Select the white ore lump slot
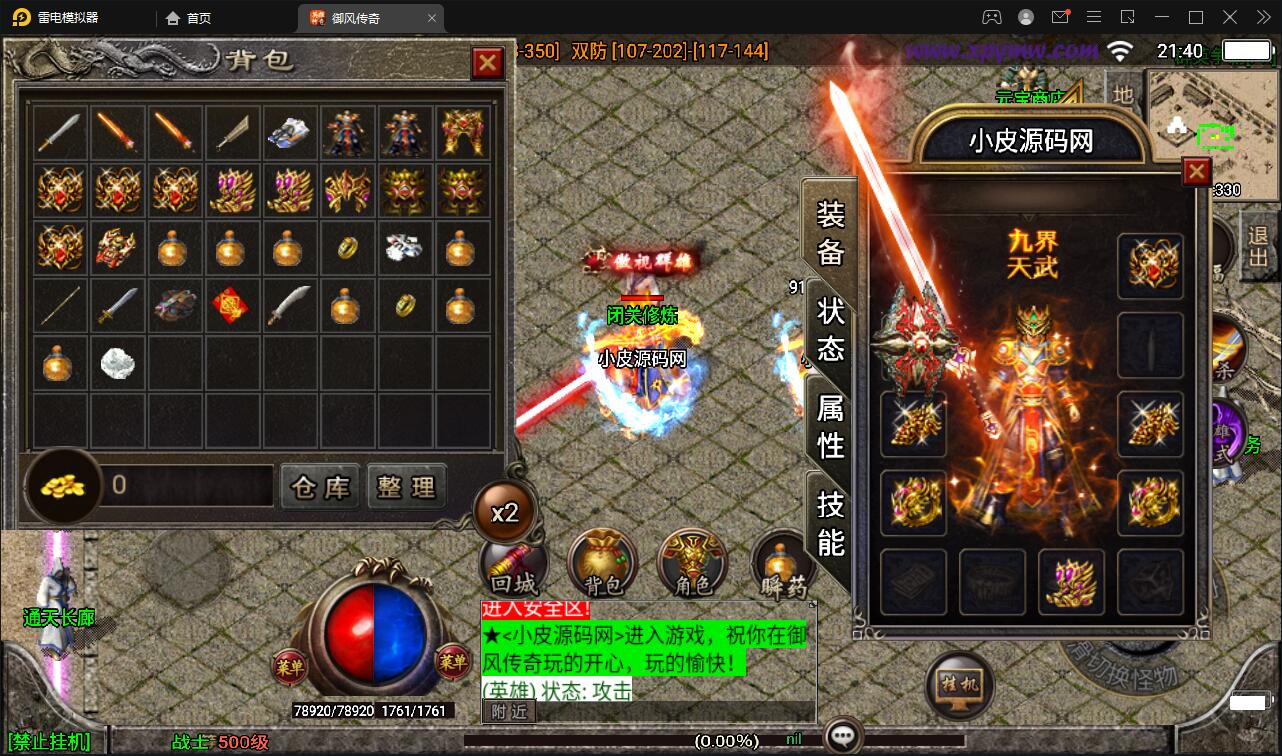Image resolution: width=1282 pixels, height=756 pixels. click(x=116, y=363)
